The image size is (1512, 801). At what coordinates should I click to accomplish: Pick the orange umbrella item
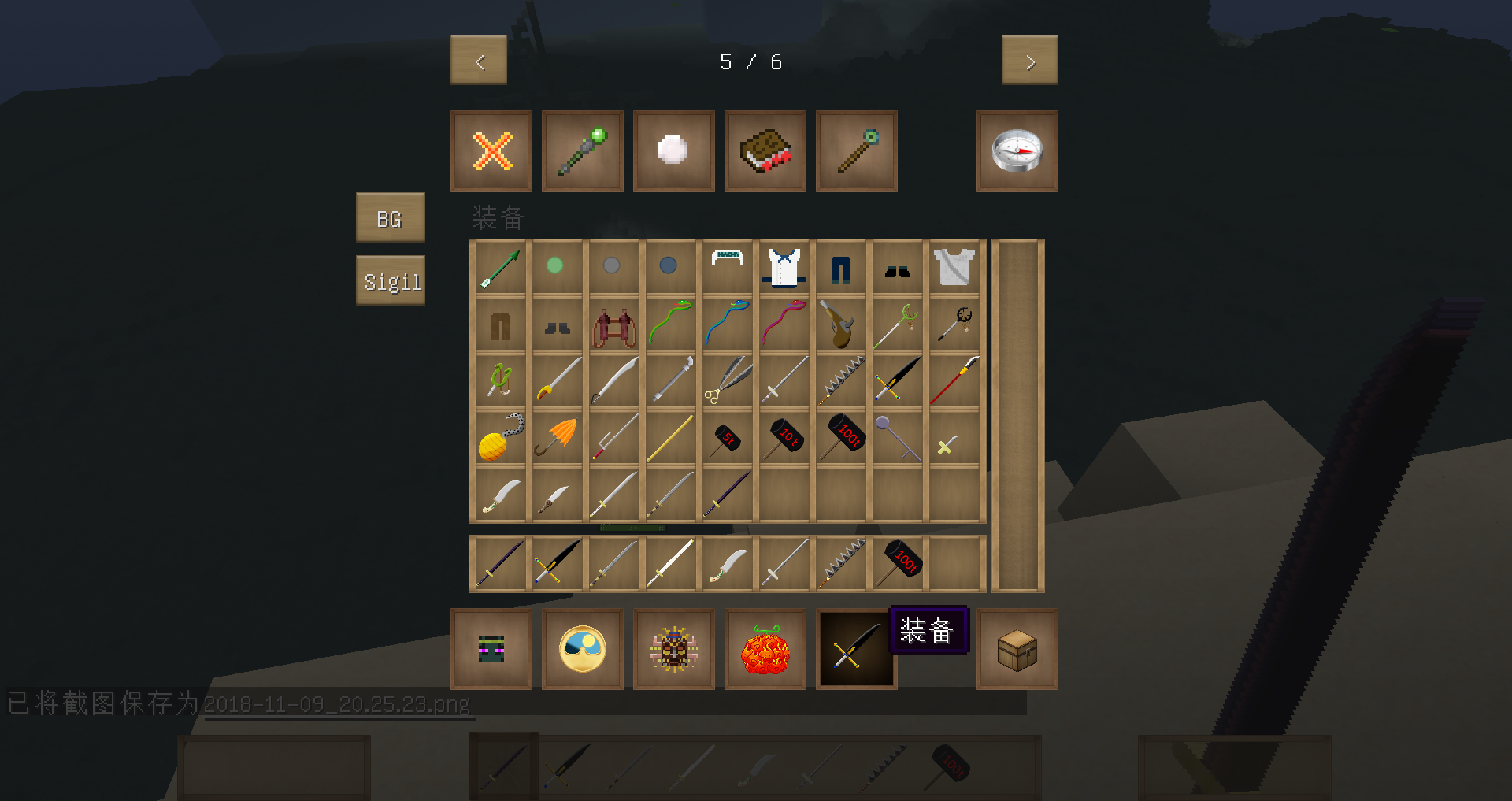pos(558,438)
